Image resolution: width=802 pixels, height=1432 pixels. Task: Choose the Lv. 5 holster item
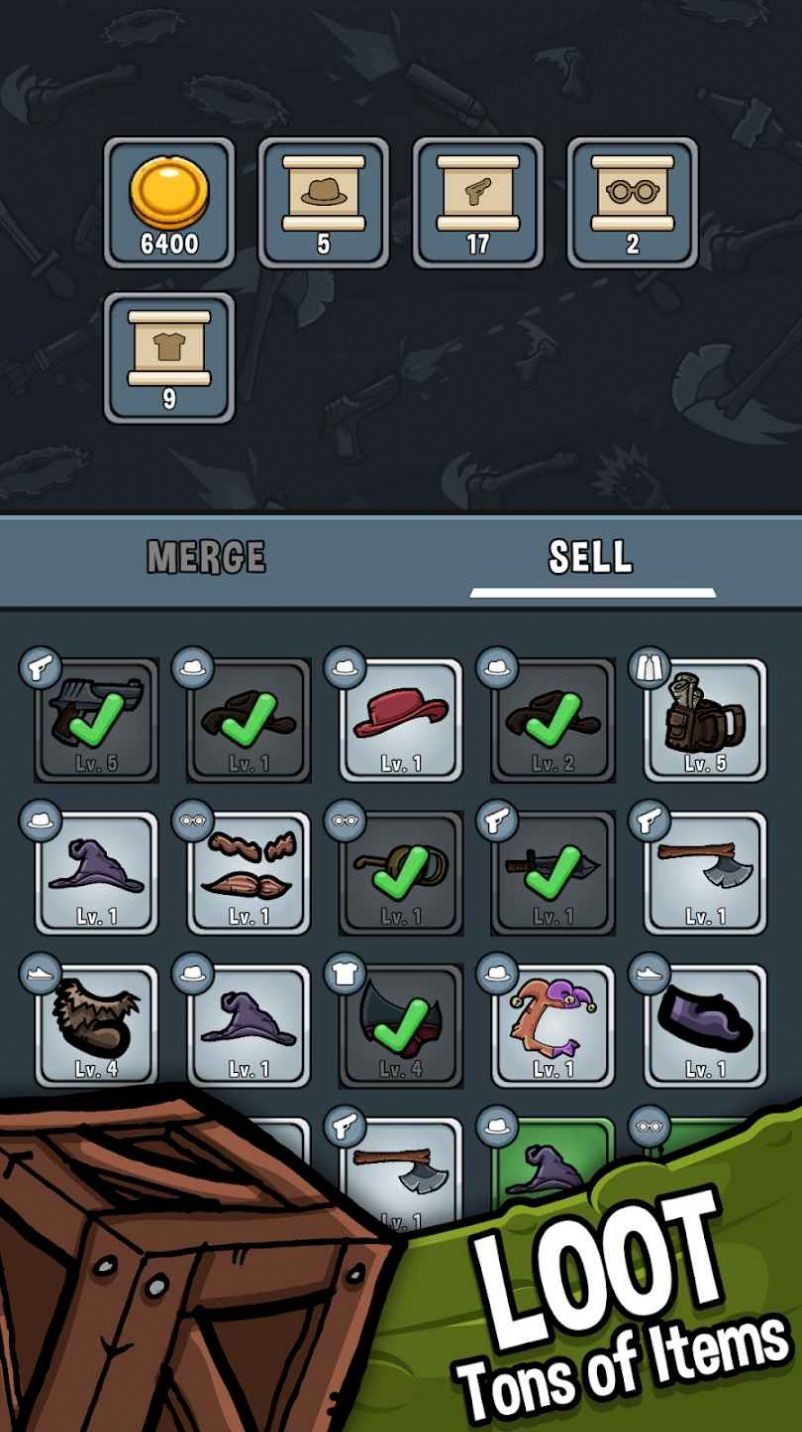click(x=705, y=718)
